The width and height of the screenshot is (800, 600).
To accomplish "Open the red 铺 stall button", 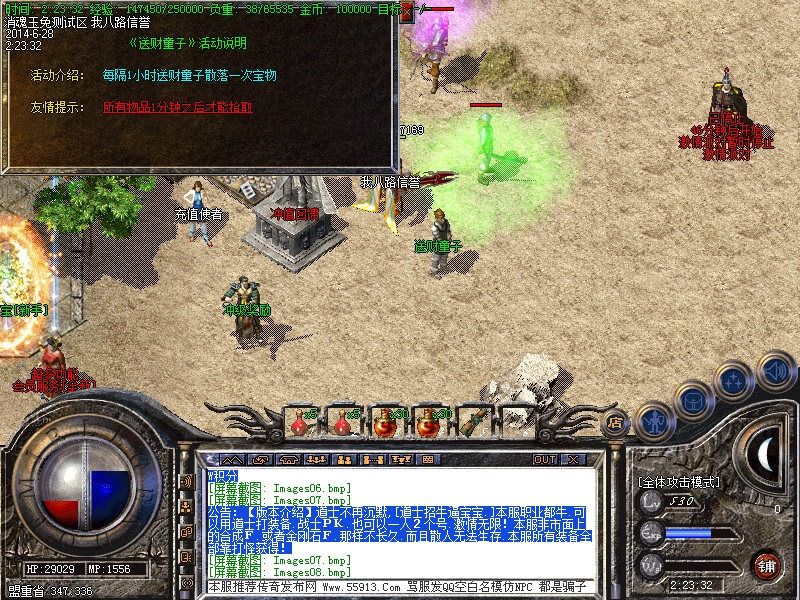I will [x=766, y=563].
